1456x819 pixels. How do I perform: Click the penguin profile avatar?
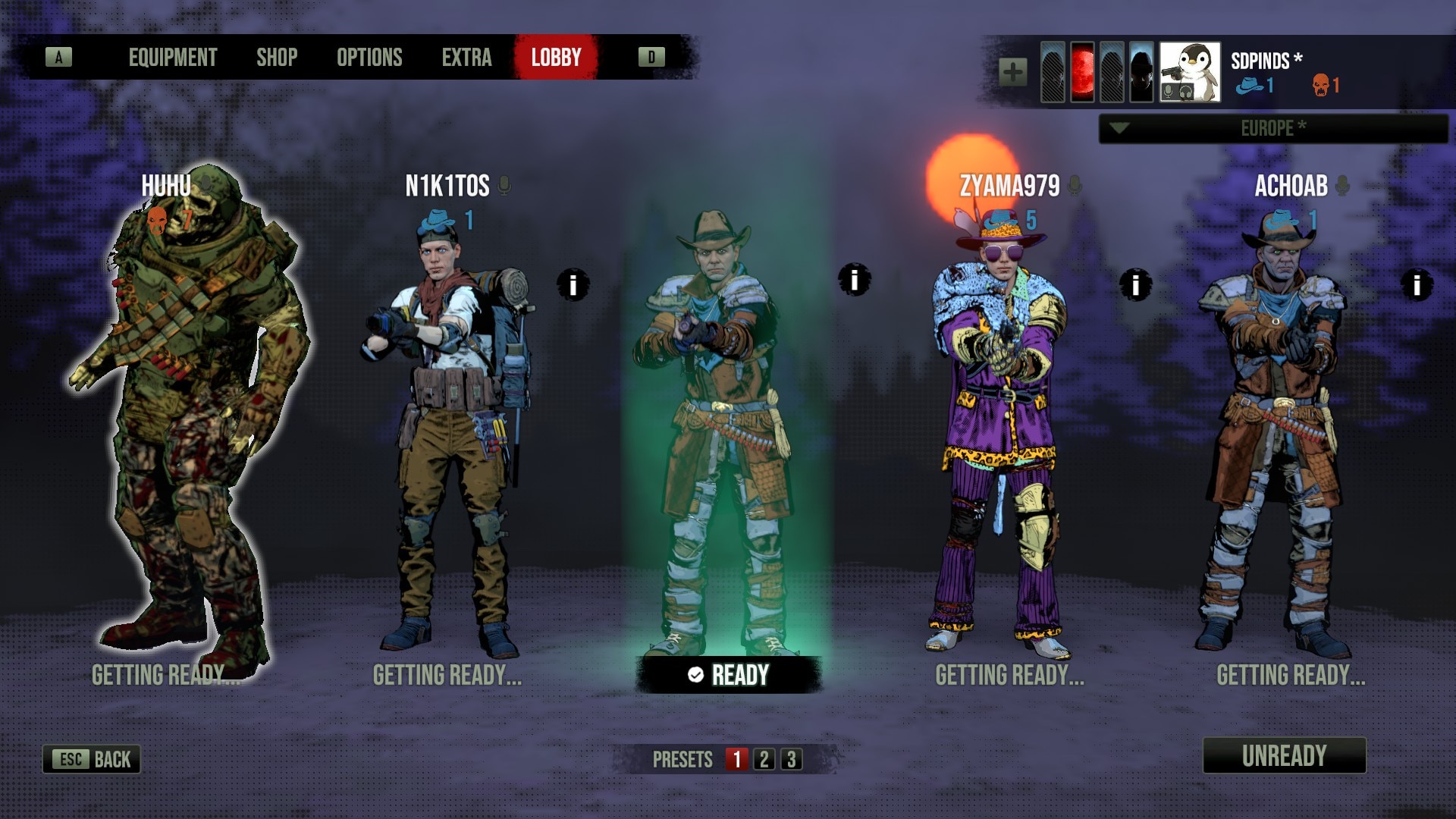[x=1190, y=73]
